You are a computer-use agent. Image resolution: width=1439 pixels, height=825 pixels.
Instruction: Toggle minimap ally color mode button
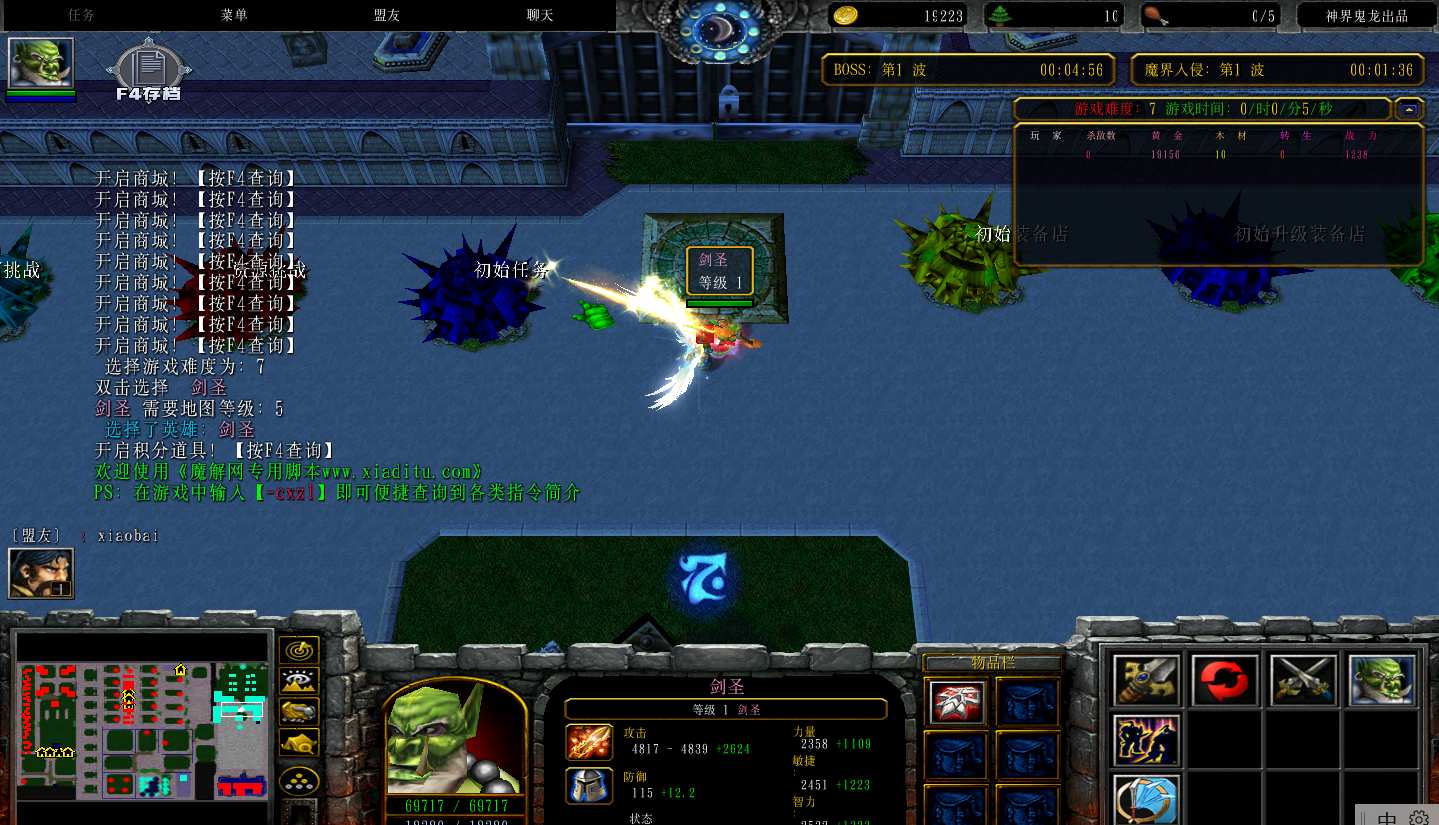click(299, 711)
